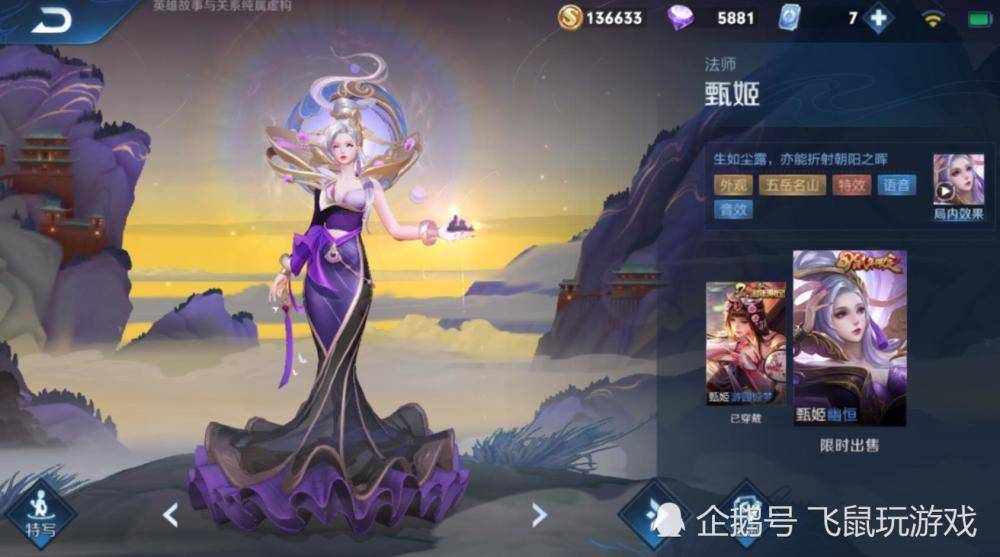
Task: Open the gold coin balance
Action: [601, 18]
